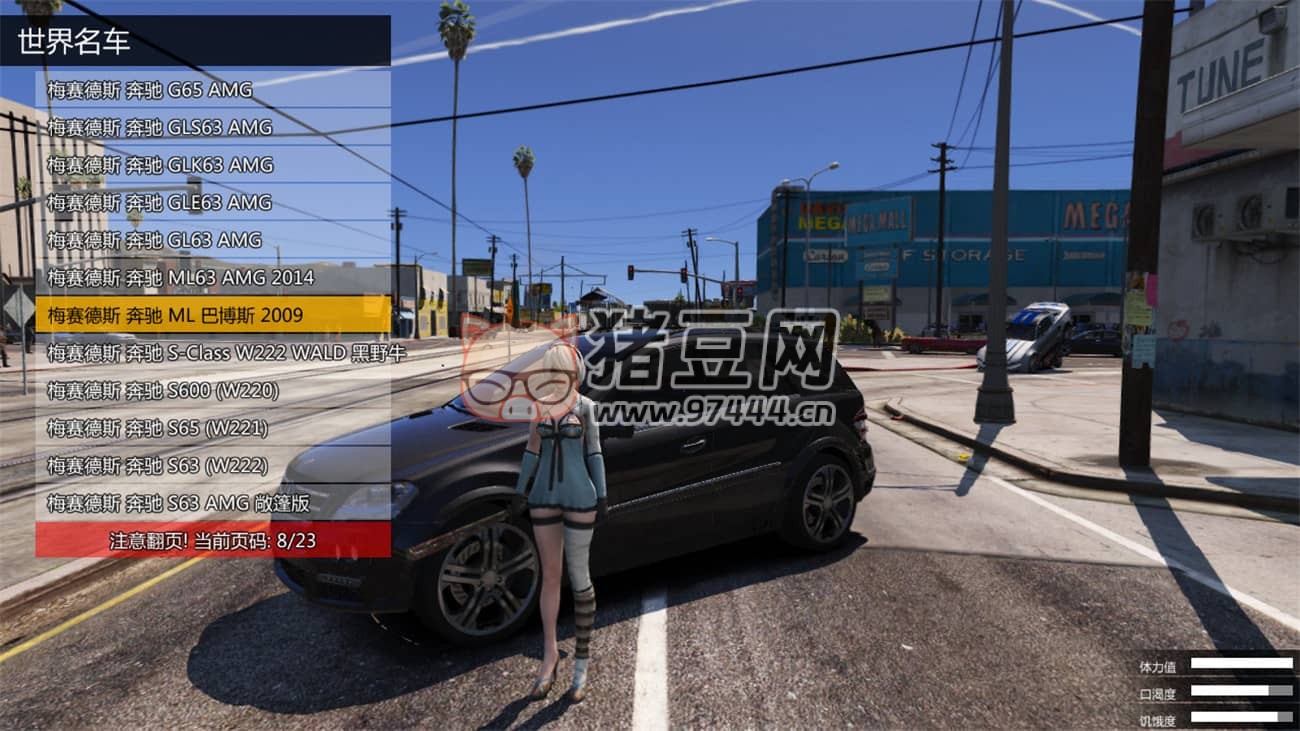Select 奔驰 S600 (W220) vehicle
This screenshot has height=731, width=1300.
click(x=212, y=390)
